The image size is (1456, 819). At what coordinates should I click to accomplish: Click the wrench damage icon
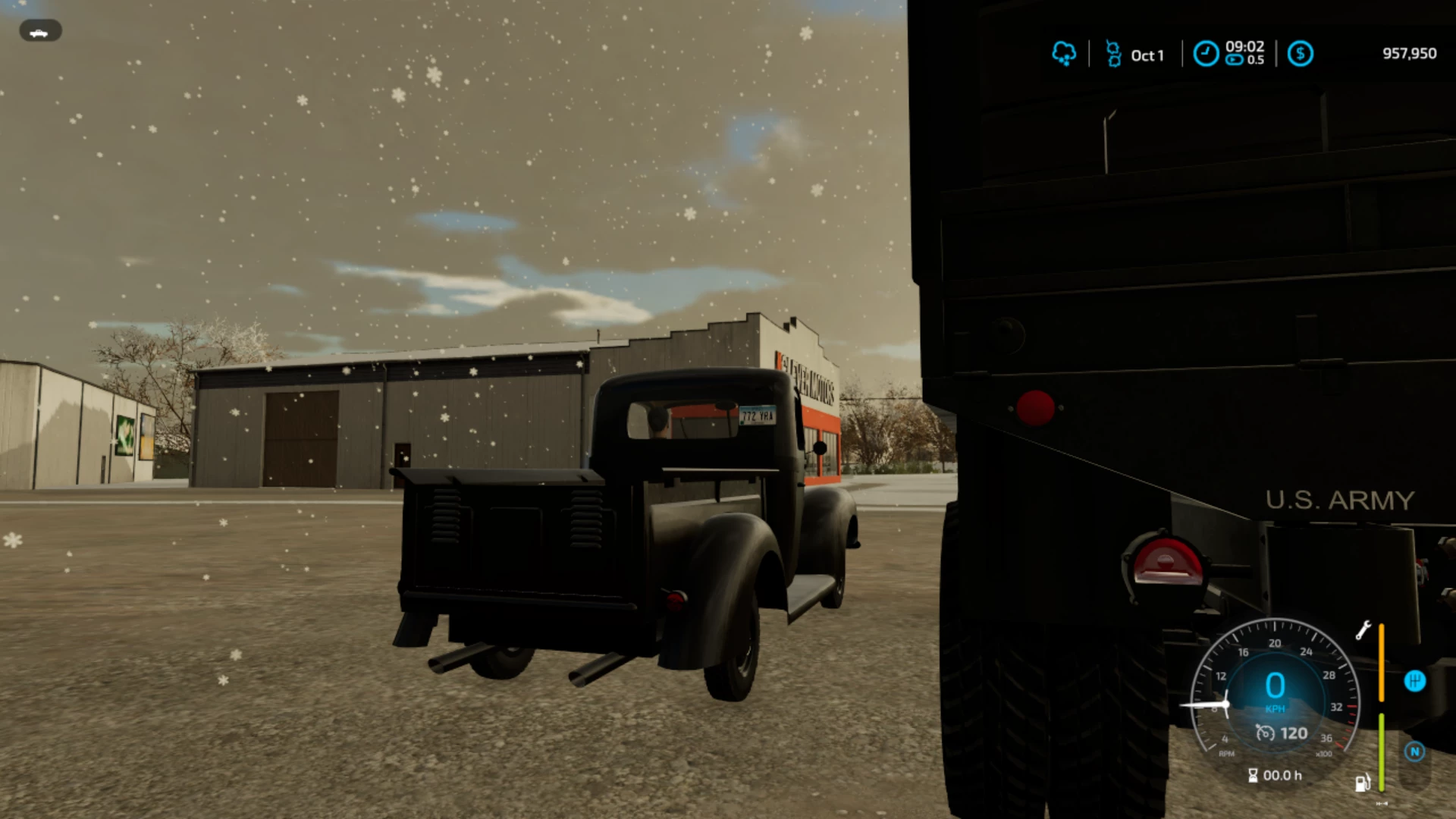pos(1363,630)
